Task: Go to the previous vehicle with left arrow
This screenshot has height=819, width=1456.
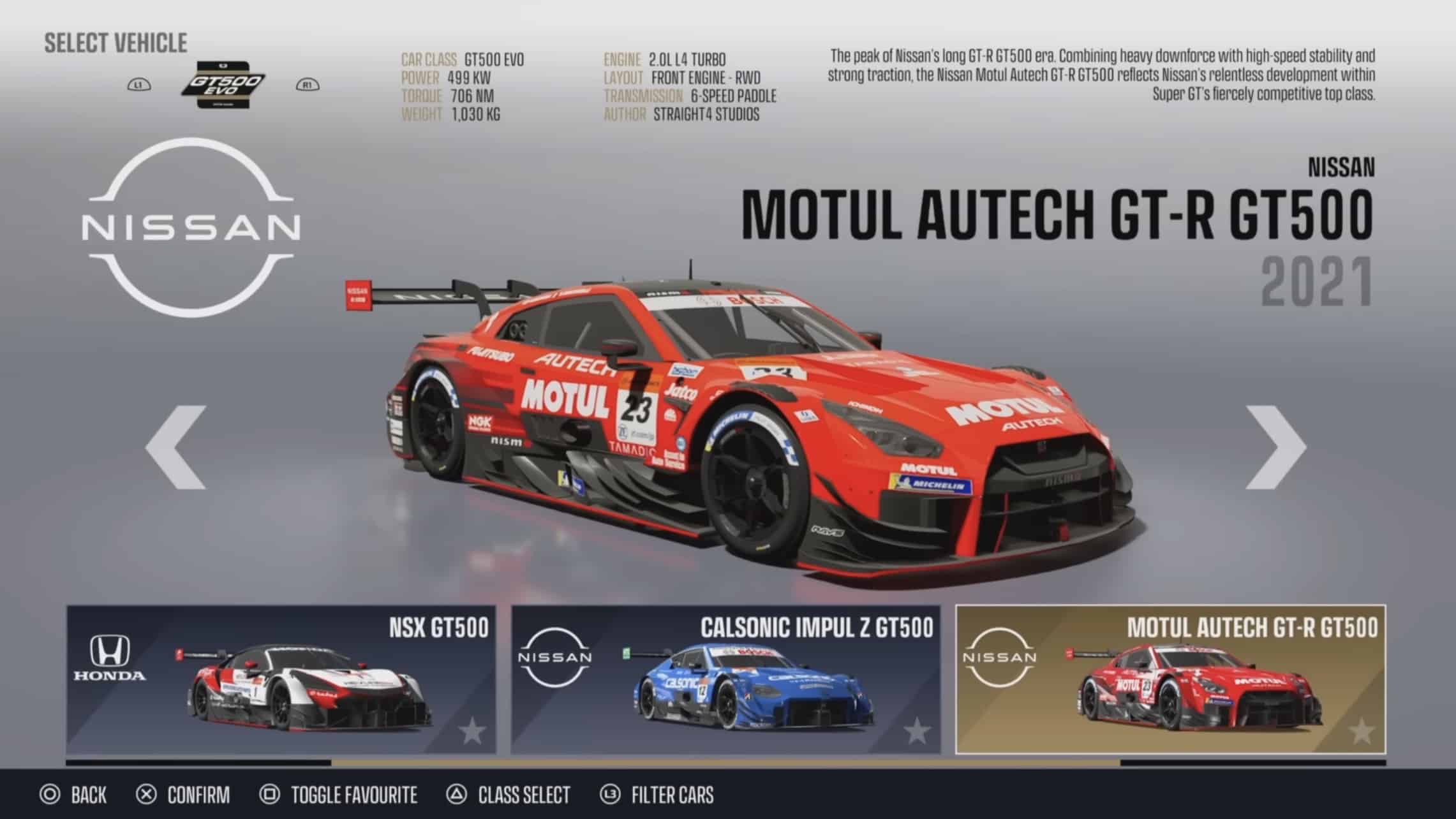Action: pyautogui.click(x=176, y=447)
